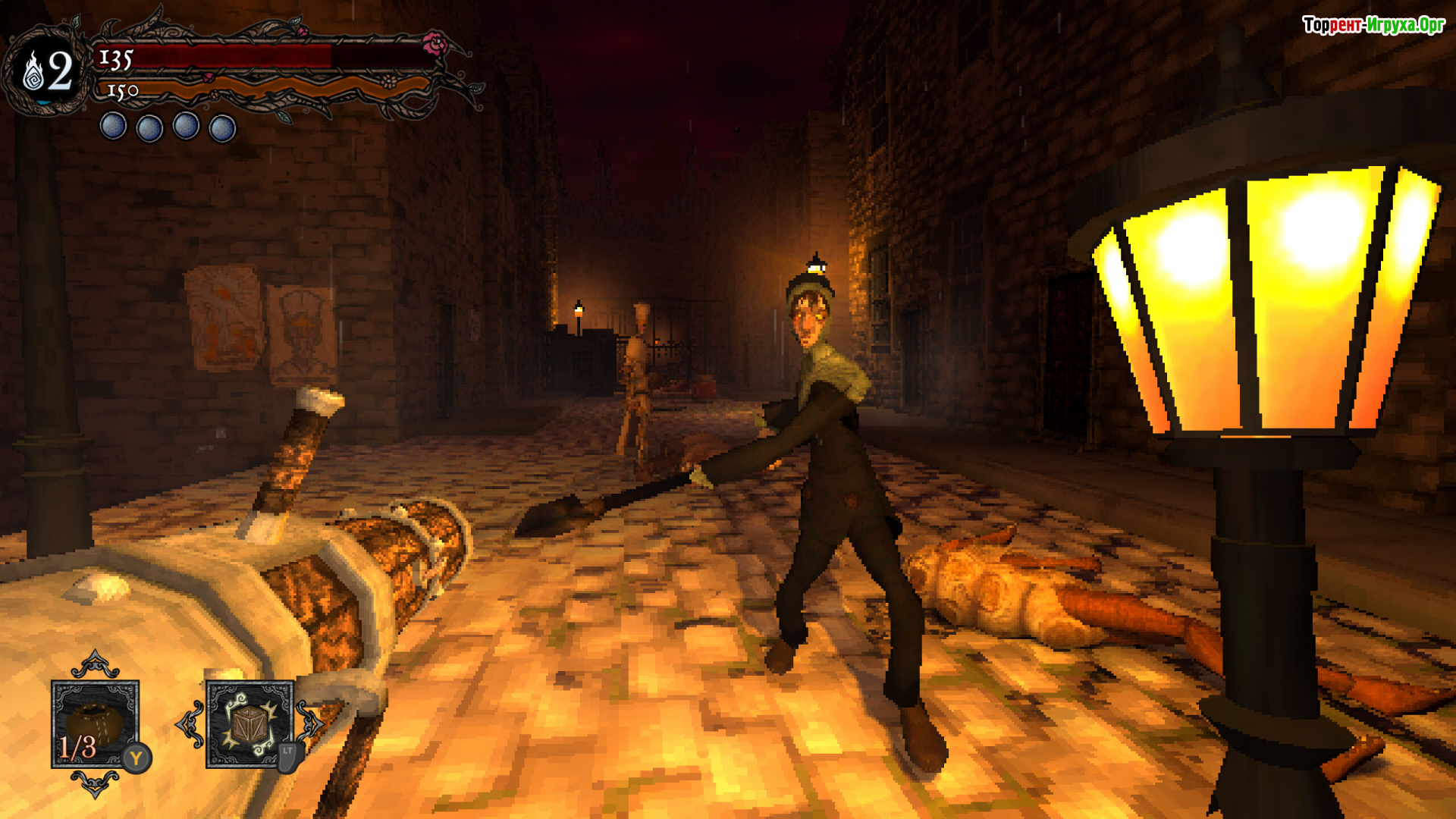Click the up arrow above the pouch slot
This screenshot has height=819, width=1456.
coord(95,664)
